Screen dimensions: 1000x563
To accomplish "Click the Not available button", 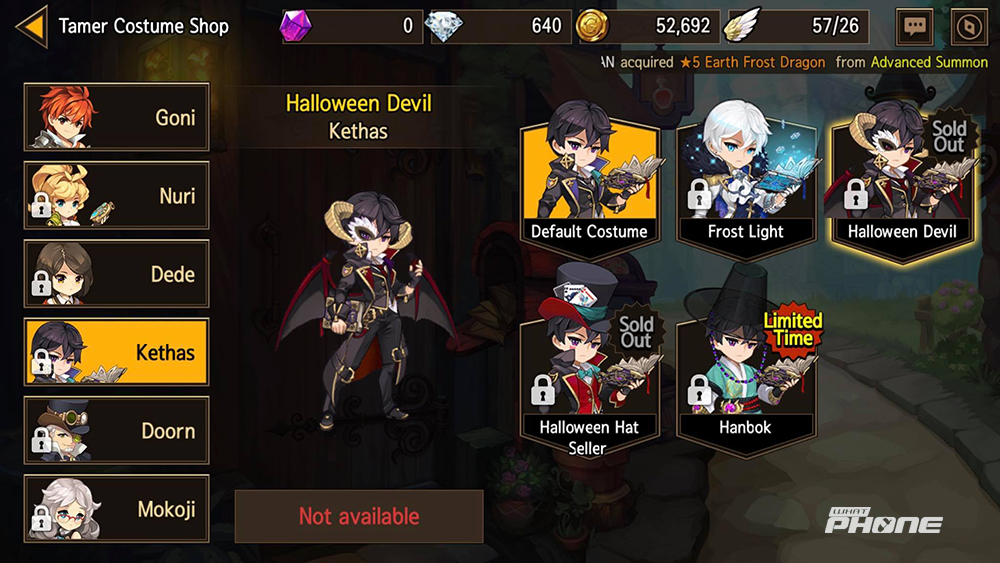I will click(359, 516).
